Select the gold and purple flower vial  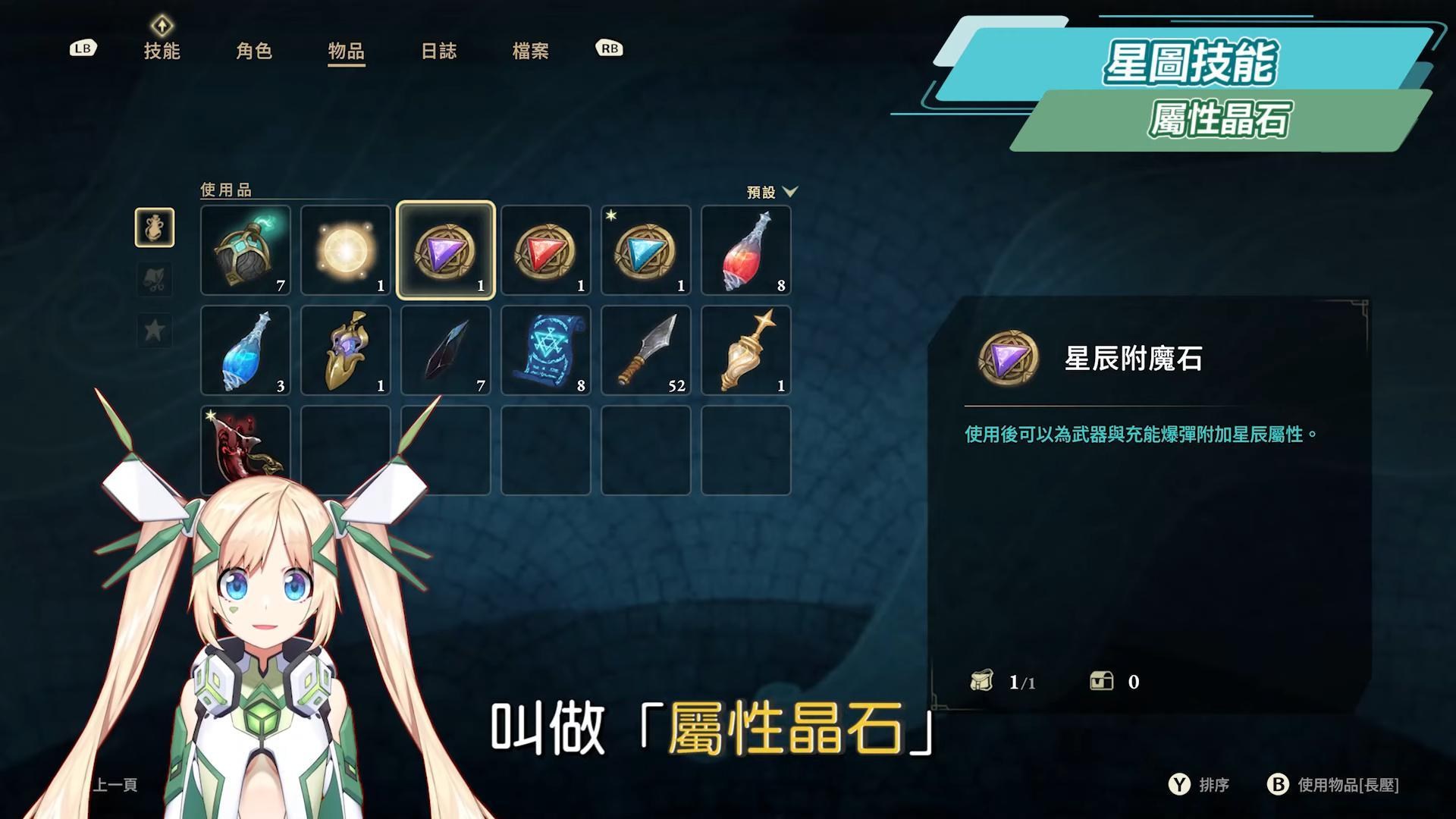(x=346, y=351)
